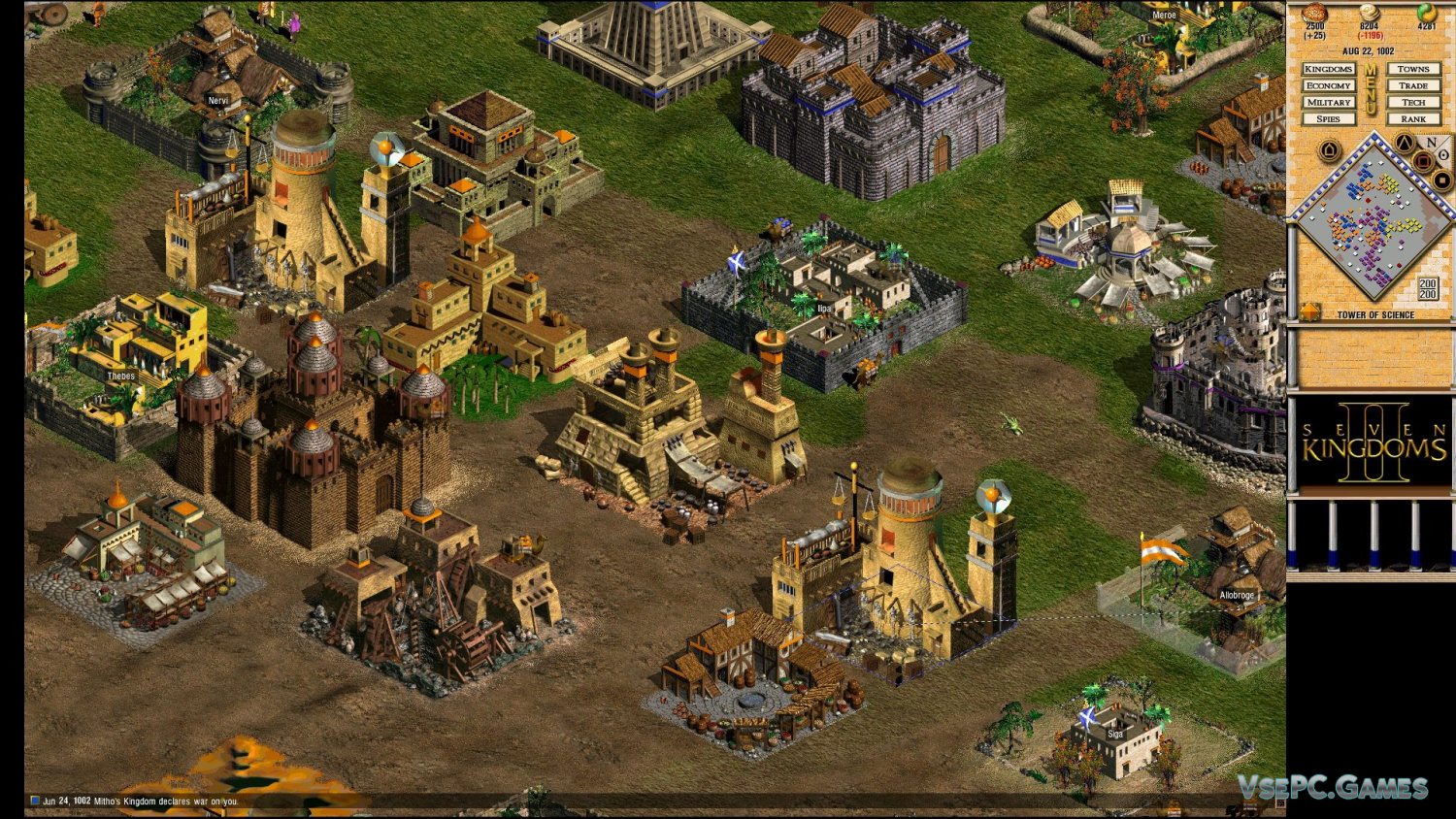
Task: Open the Economy report
Action: 1328,86
